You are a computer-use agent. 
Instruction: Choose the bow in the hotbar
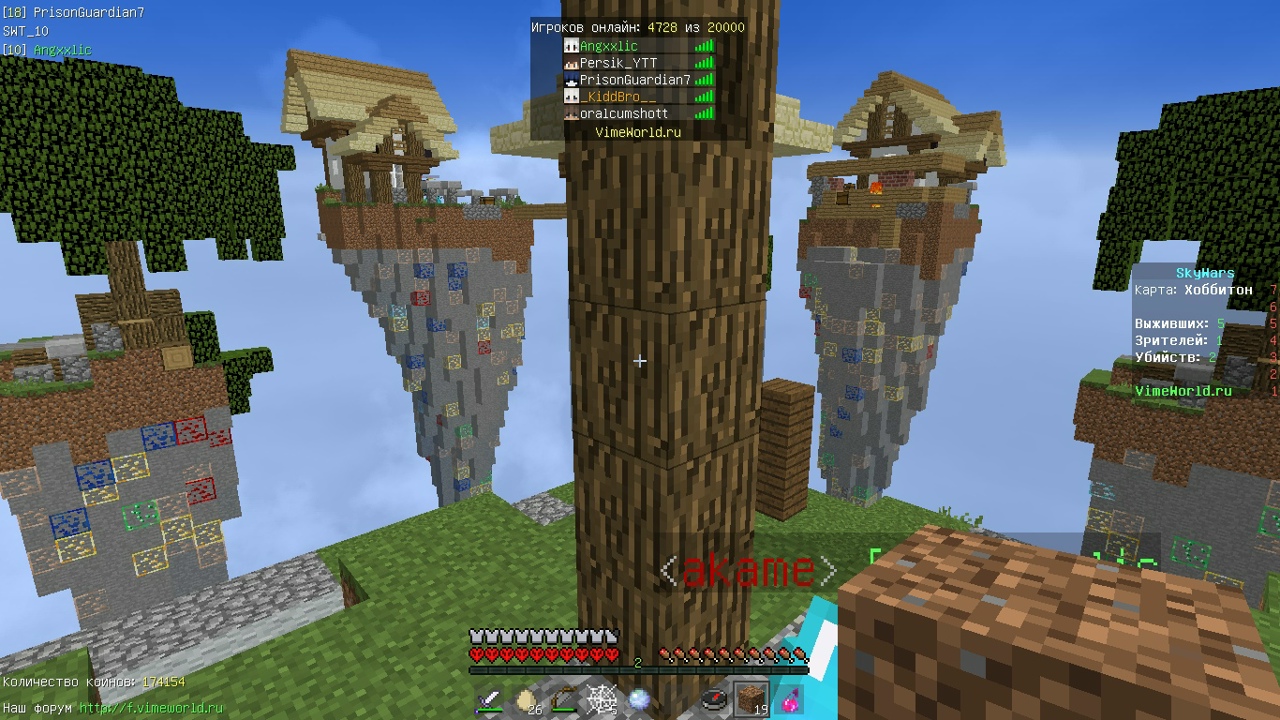[x=565, y=700]
